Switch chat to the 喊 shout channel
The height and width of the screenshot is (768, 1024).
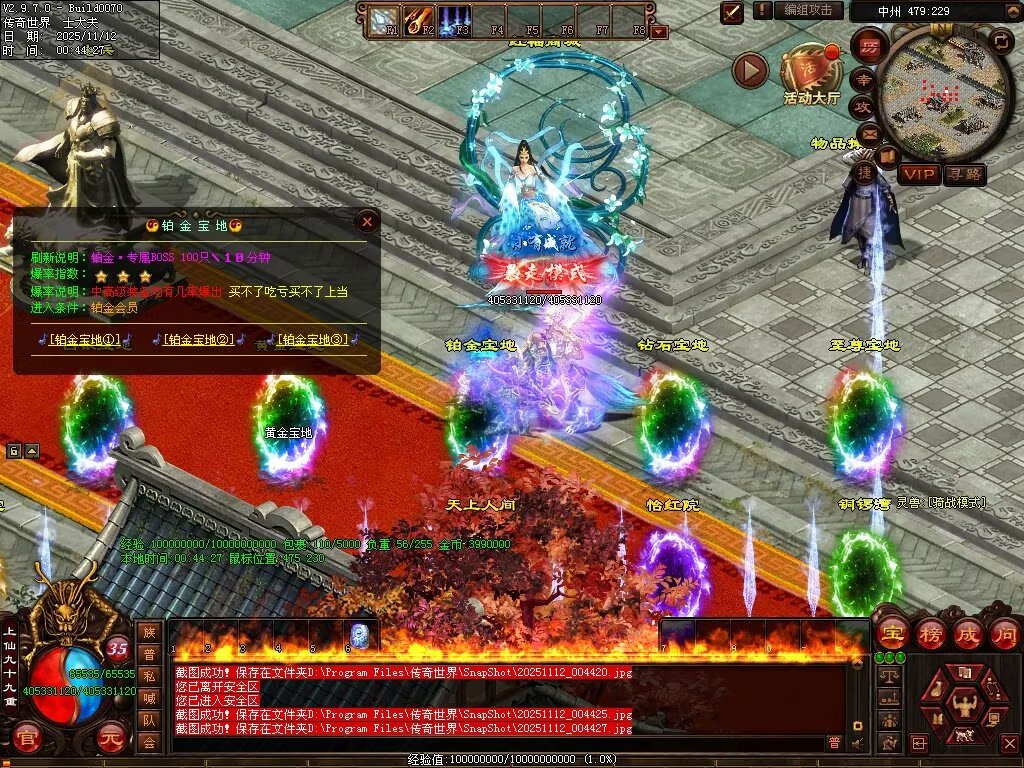pos(149,697)
